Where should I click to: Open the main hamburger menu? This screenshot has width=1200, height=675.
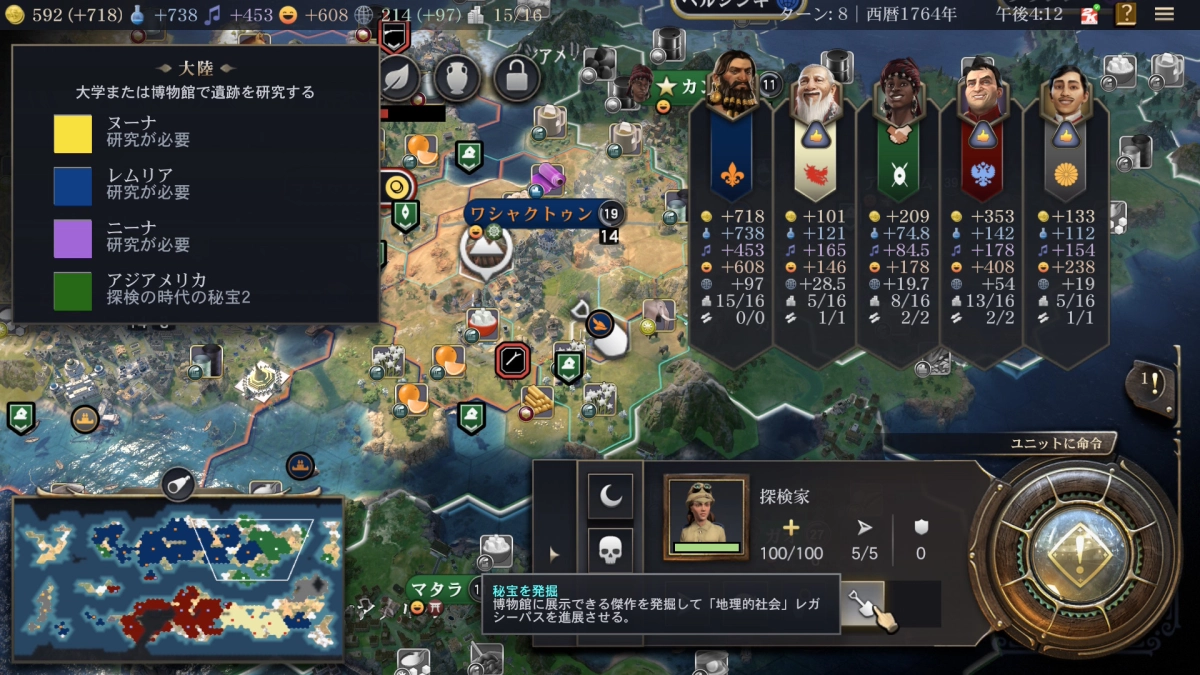(x=1164, y=14)
